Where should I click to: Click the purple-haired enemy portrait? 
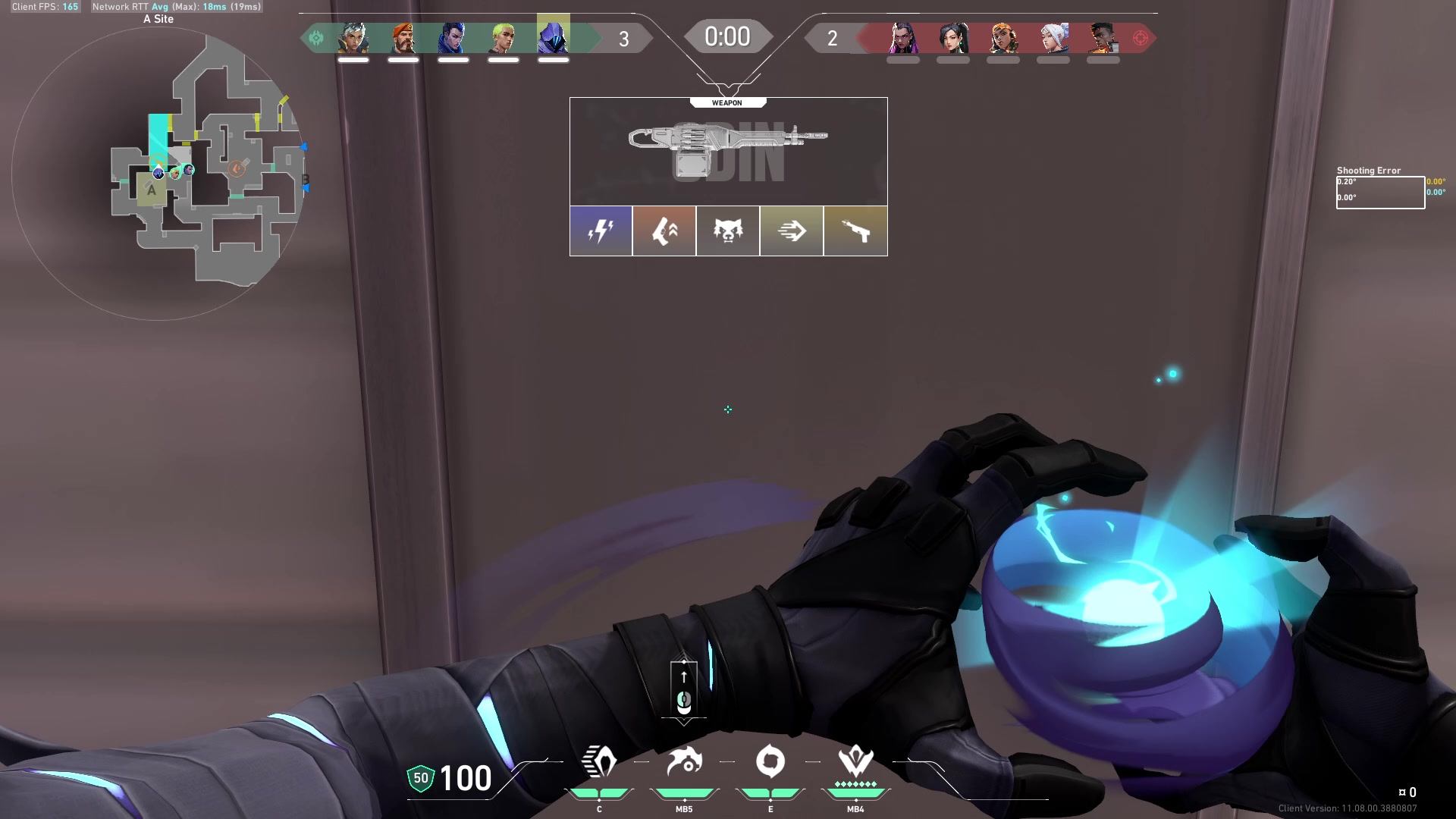(x=903, y=37)
